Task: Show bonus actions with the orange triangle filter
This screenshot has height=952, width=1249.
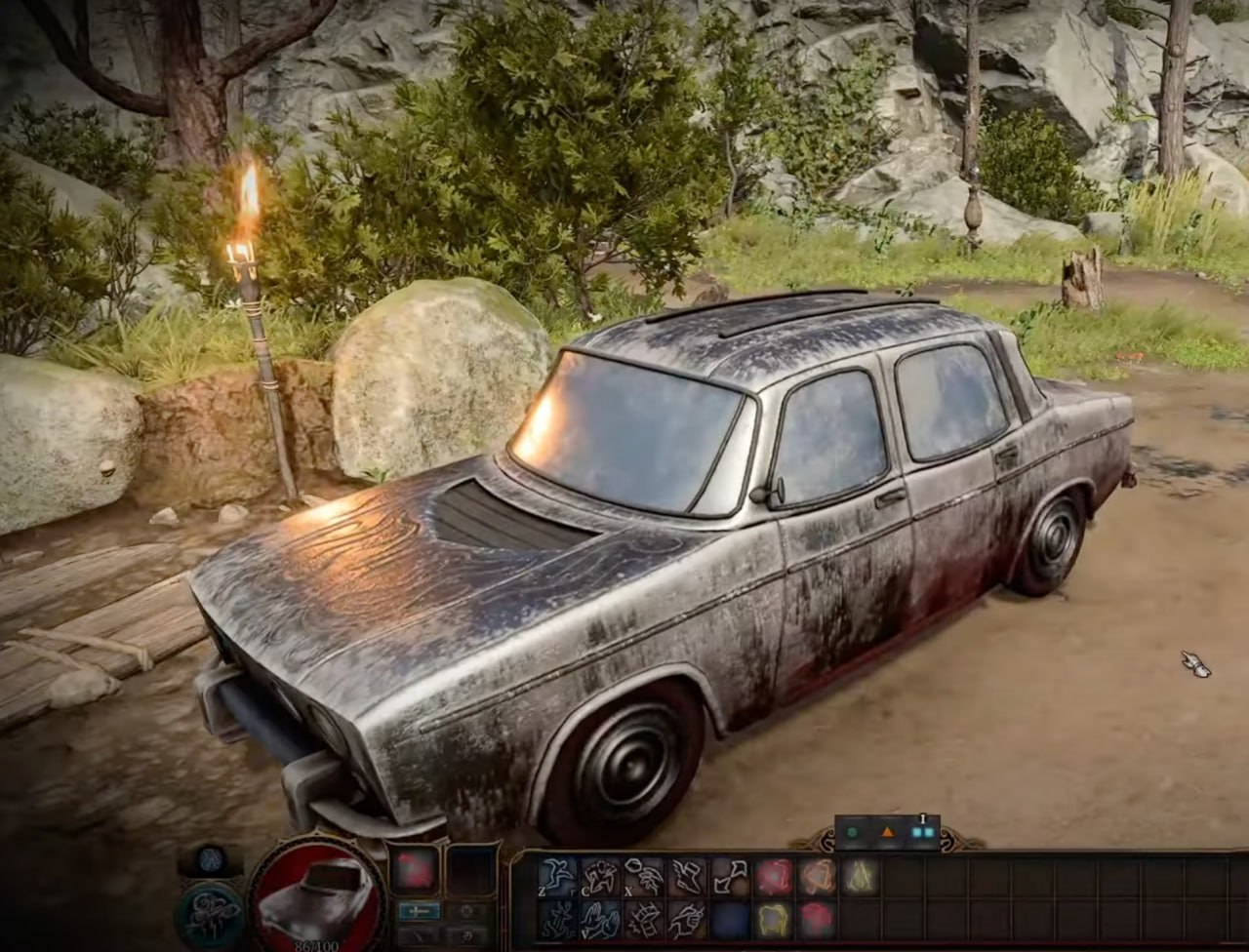Action: [887, 833]
